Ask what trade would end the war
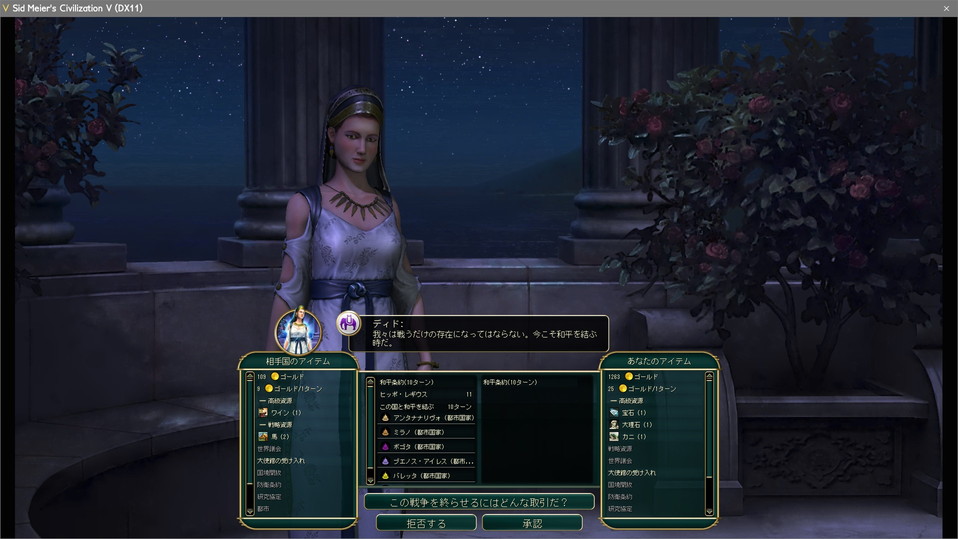958x539 pixels. pos(479,501)
